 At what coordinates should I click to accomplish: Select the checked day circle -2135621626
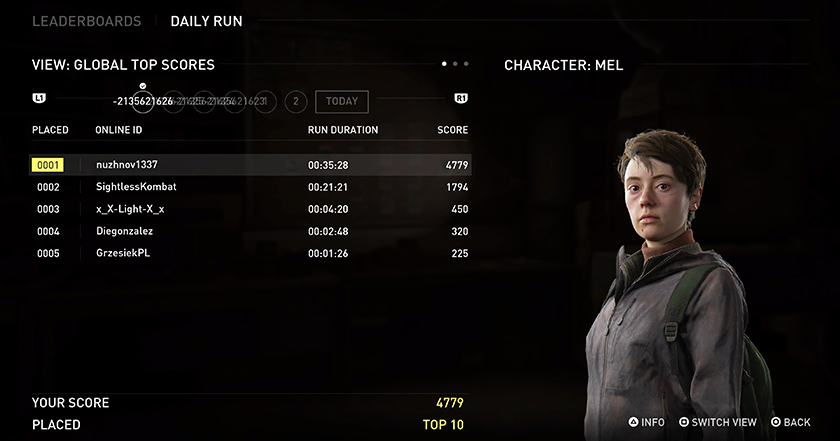pos(143,101)
